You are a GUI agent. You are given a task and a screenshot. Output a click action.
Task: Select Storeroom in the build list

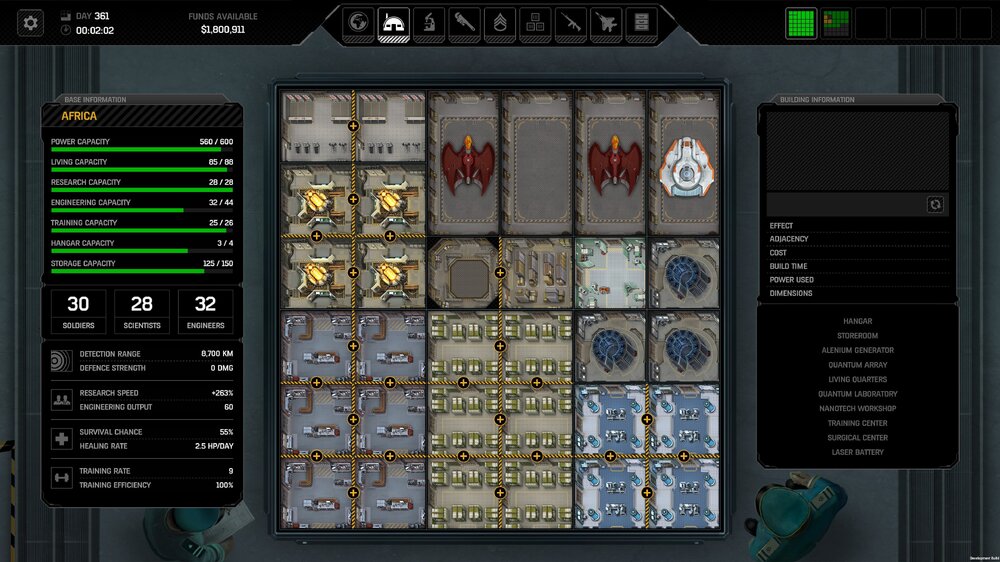[x=857, y=336]
